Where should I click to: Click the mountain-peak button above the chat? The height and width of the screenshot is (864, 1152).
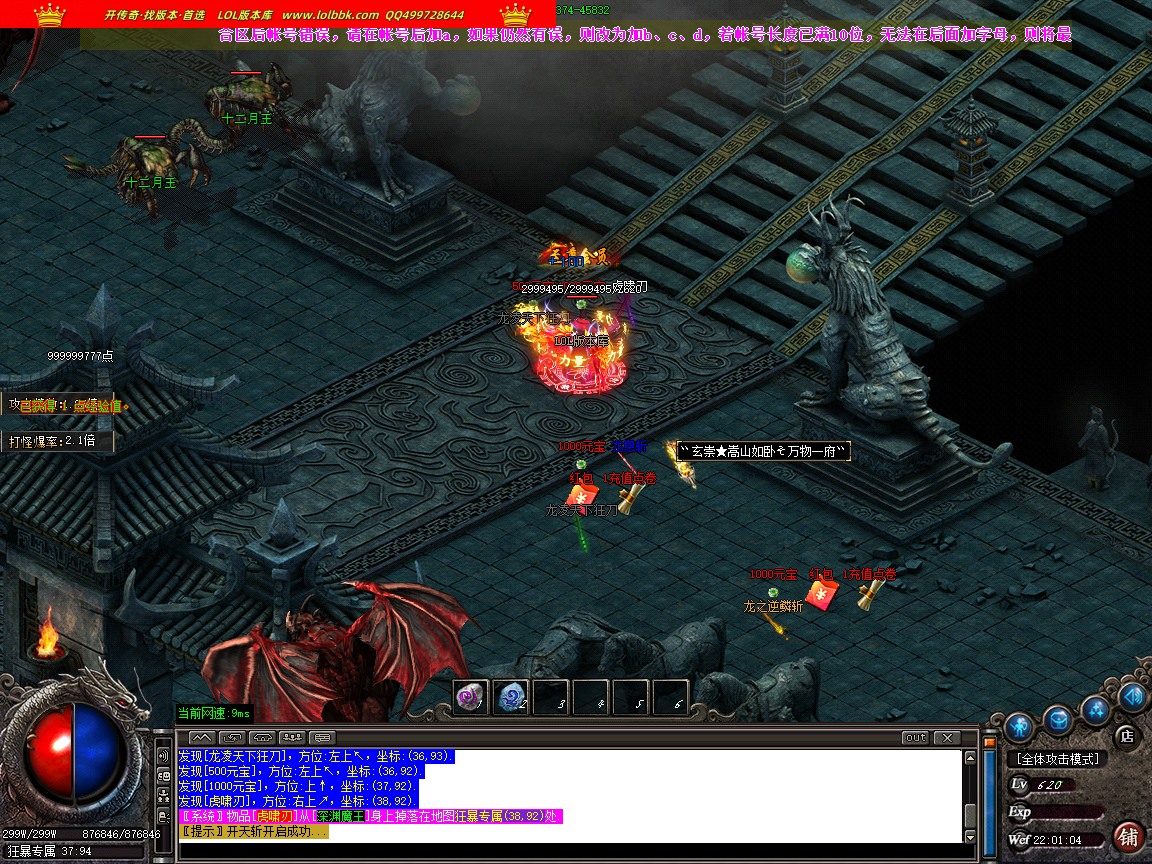pos(200,738)
